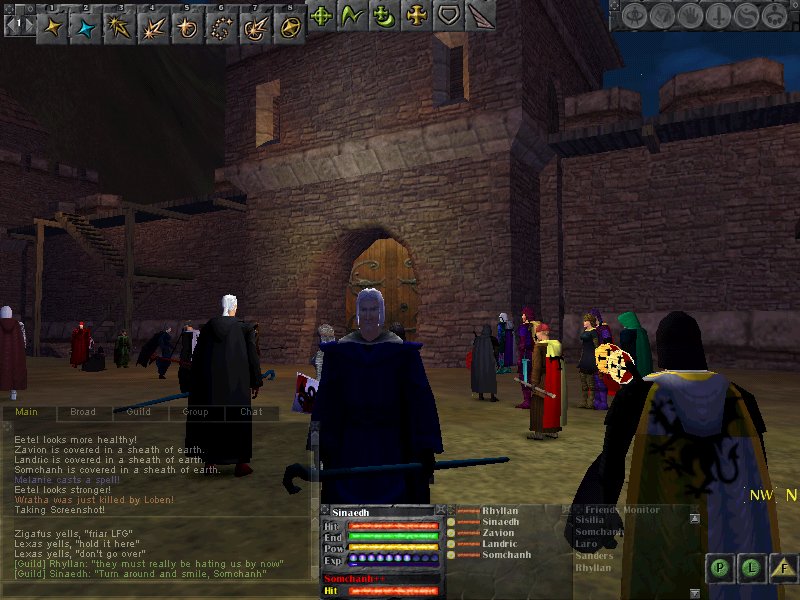Open the Broad chat tab

coord(83,412)
